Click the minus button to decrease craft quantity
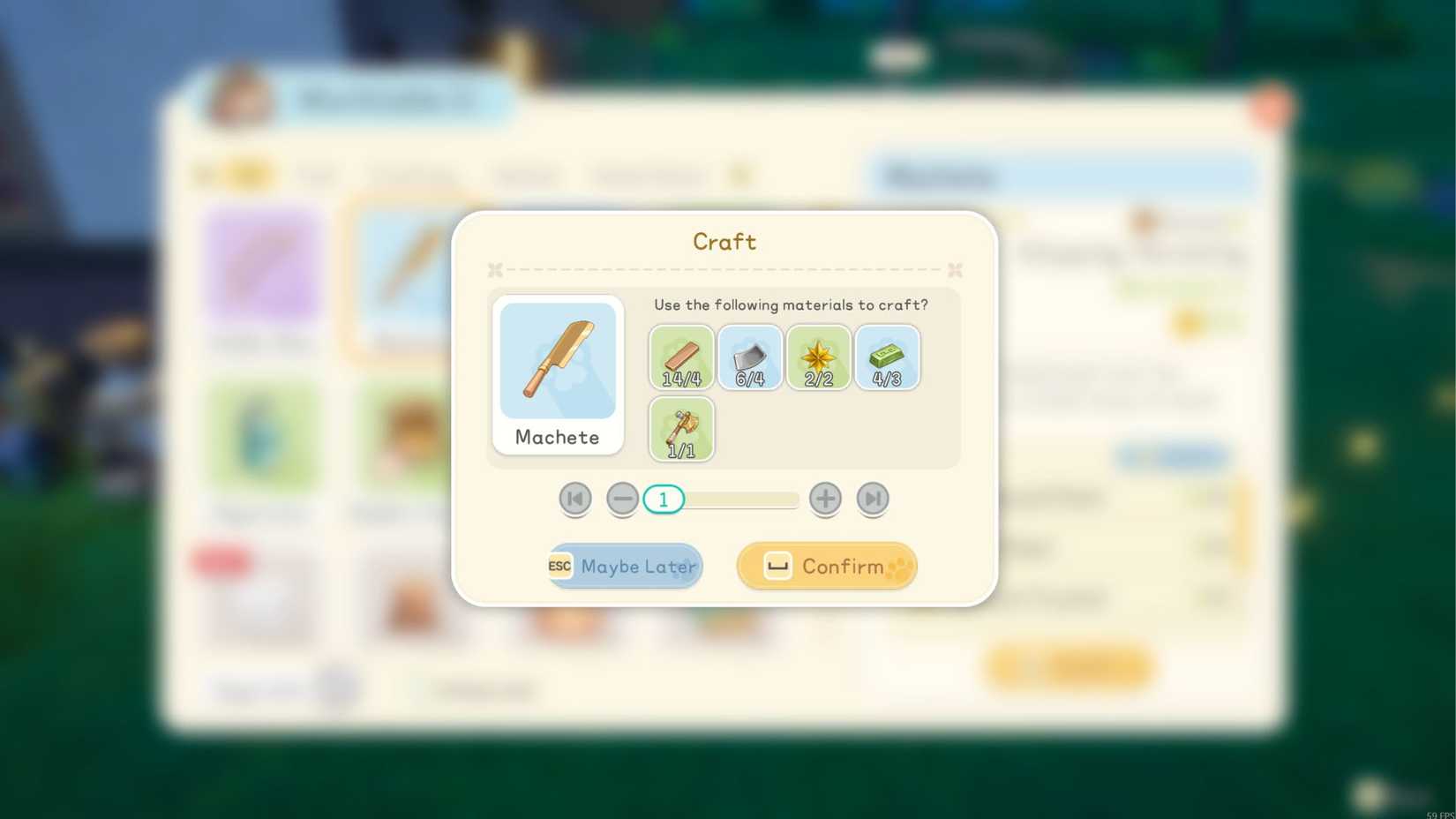Viewport: 1456px width, 819px height. pos(622,498)
